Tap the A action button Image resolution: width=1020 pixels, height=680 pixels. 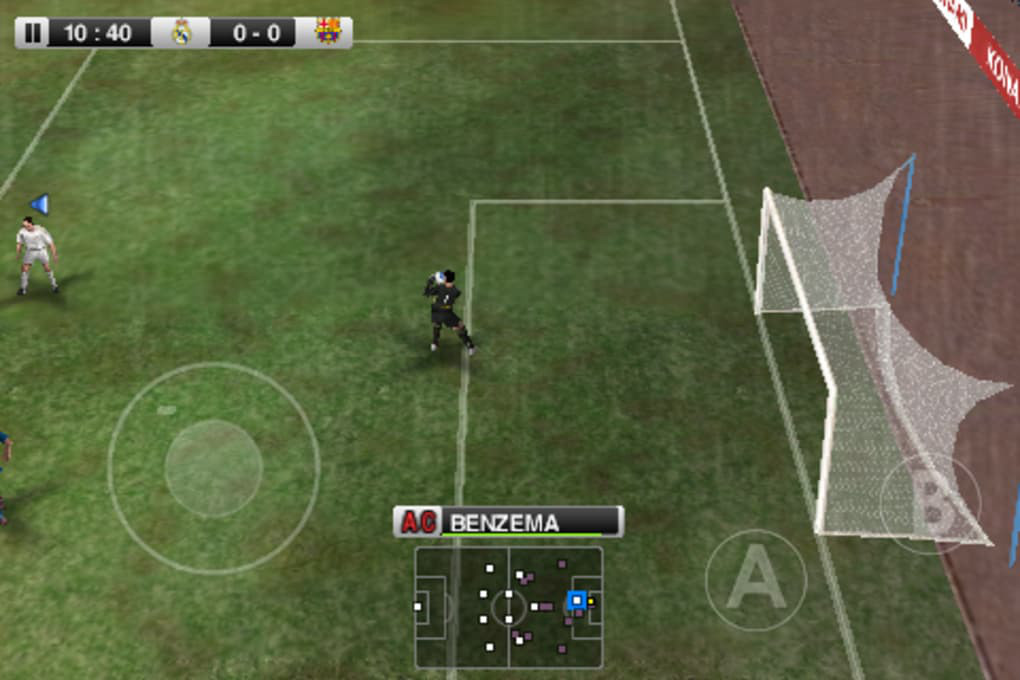(x=755, y=579)
